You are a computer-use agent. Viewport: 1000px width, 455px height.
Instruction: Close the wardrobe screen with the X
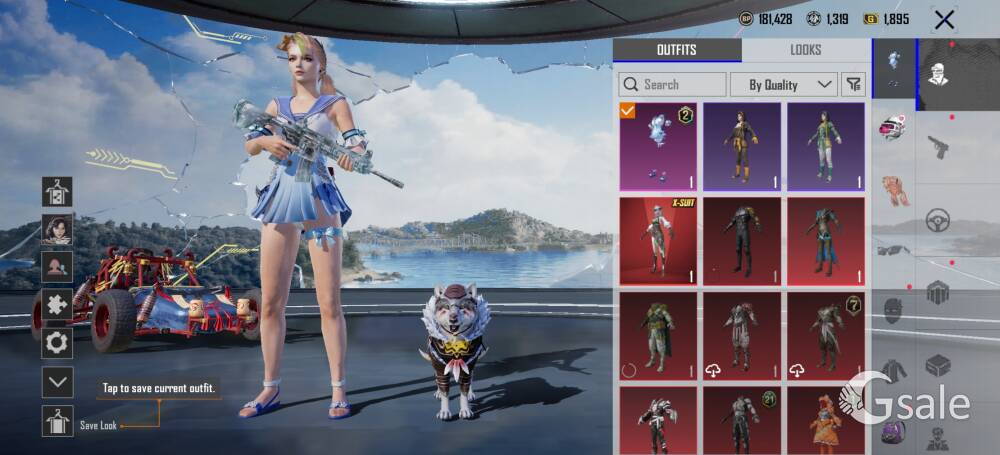click(943, 19)
